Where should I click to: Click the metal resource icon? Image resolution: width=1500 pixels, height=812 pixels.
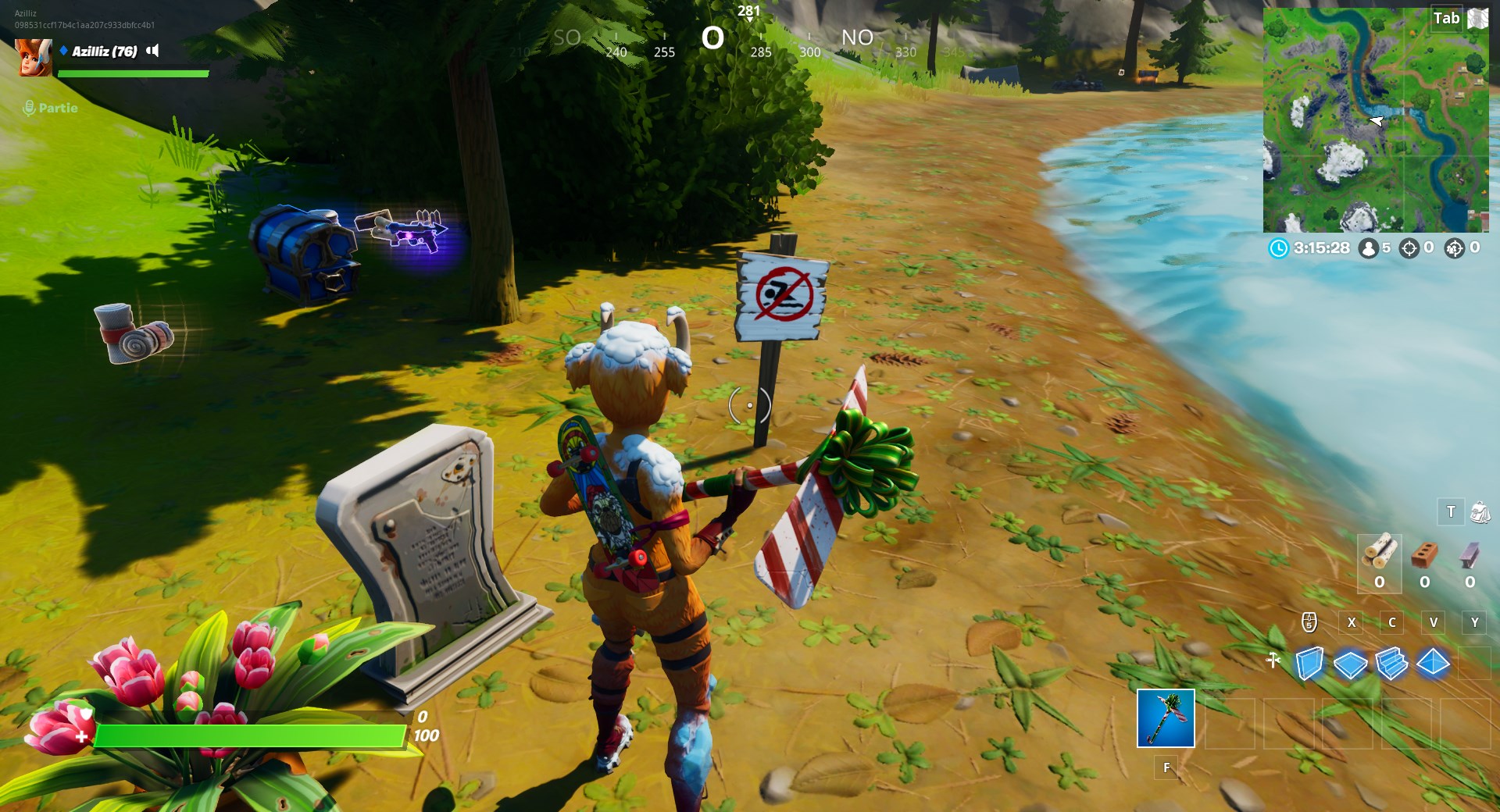click(x=1470, y=555)
